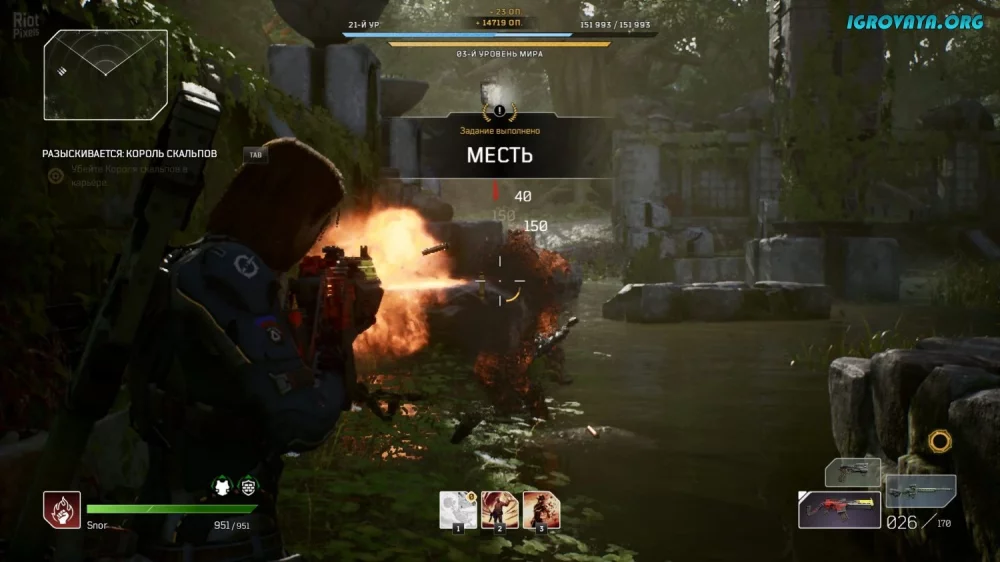
Task: Select the red assault rifle weapon slot
Action: pos(839,510)
